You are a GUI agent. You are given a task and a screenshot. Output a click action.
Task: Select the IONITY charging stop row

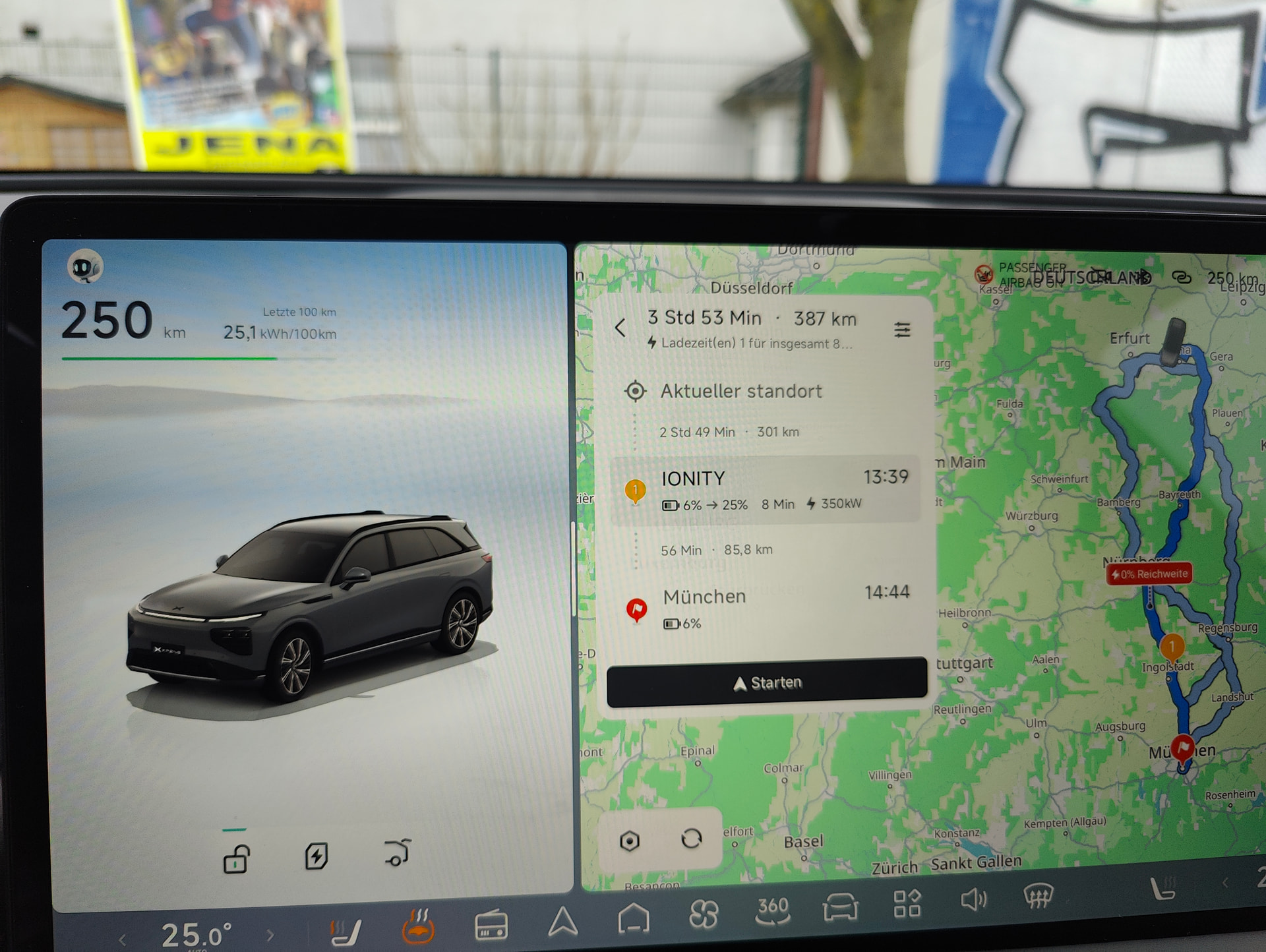tap(765, 490)
